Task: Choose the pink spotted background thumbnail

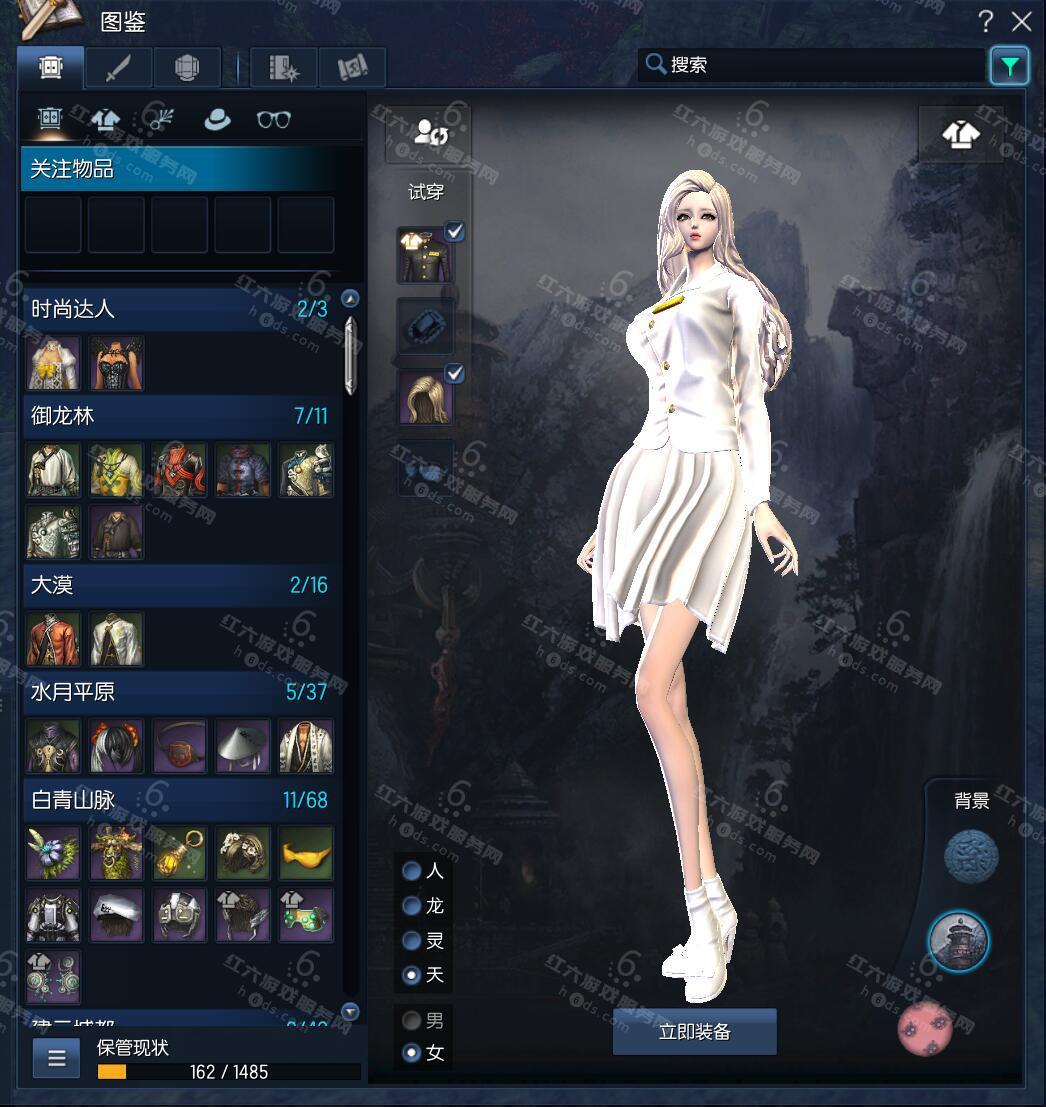Action: (x=924, y=1028)
